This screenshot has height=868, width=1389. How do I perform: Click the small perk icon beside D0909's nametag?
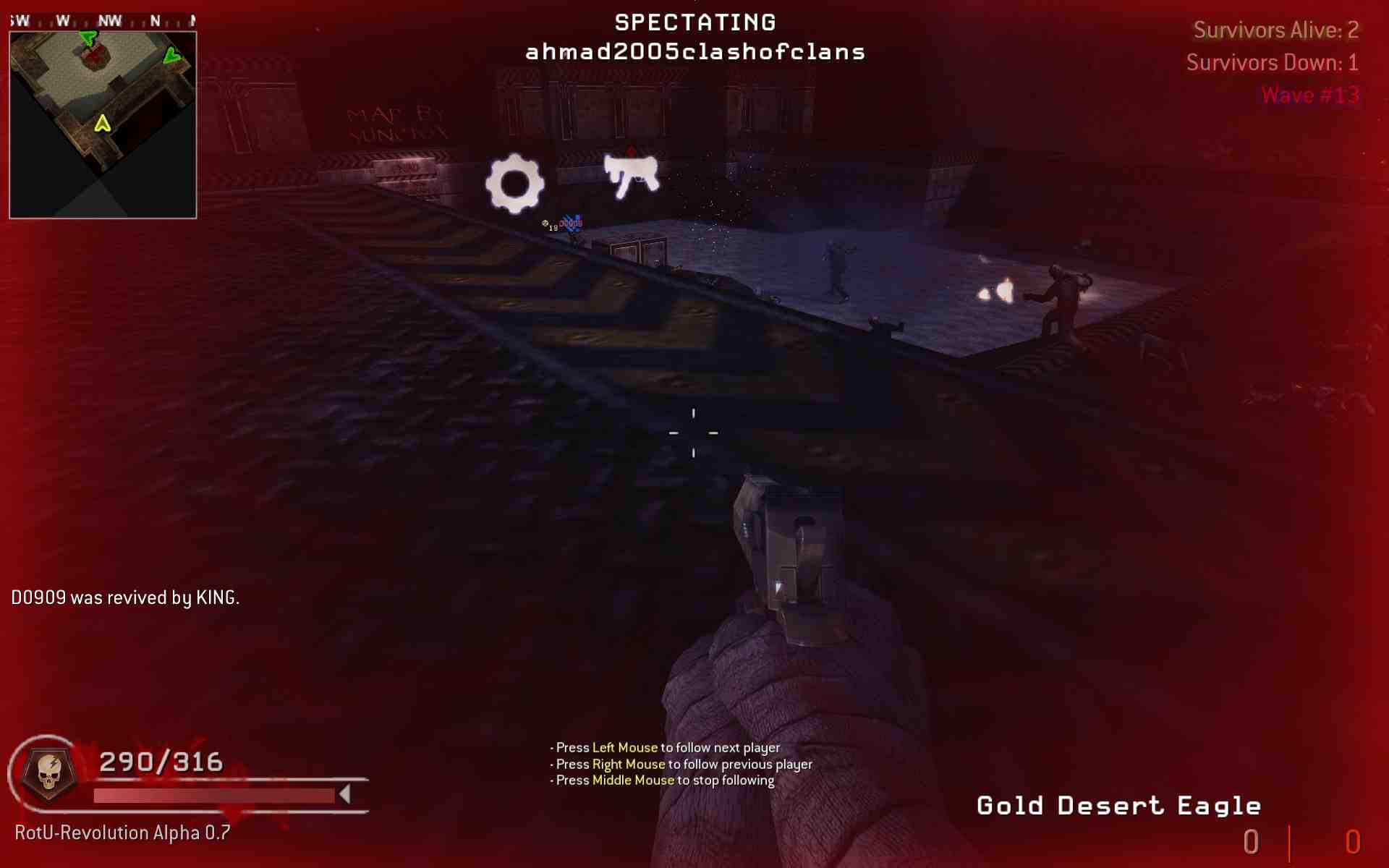coord(545,223)
